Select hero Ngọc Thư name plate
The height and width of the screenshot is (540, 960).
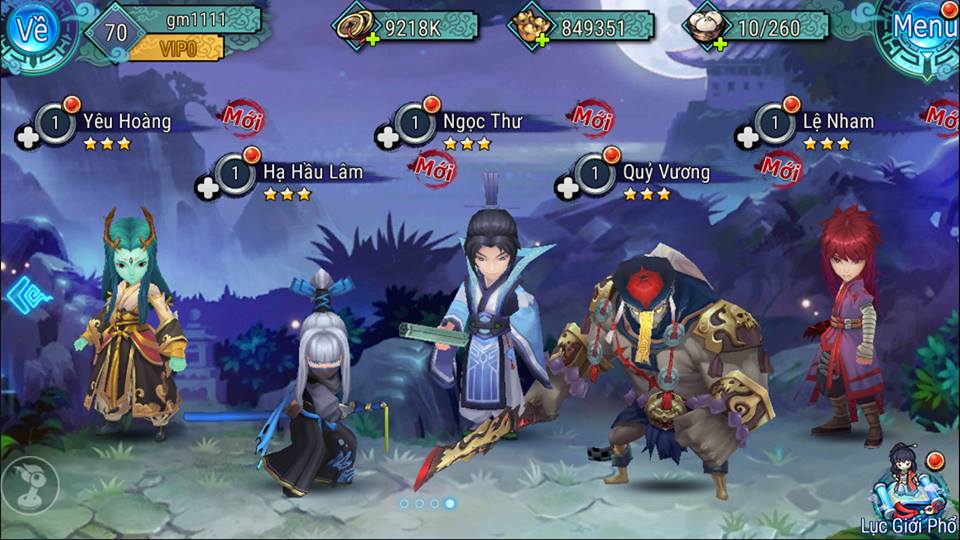(x=480, y=122)
